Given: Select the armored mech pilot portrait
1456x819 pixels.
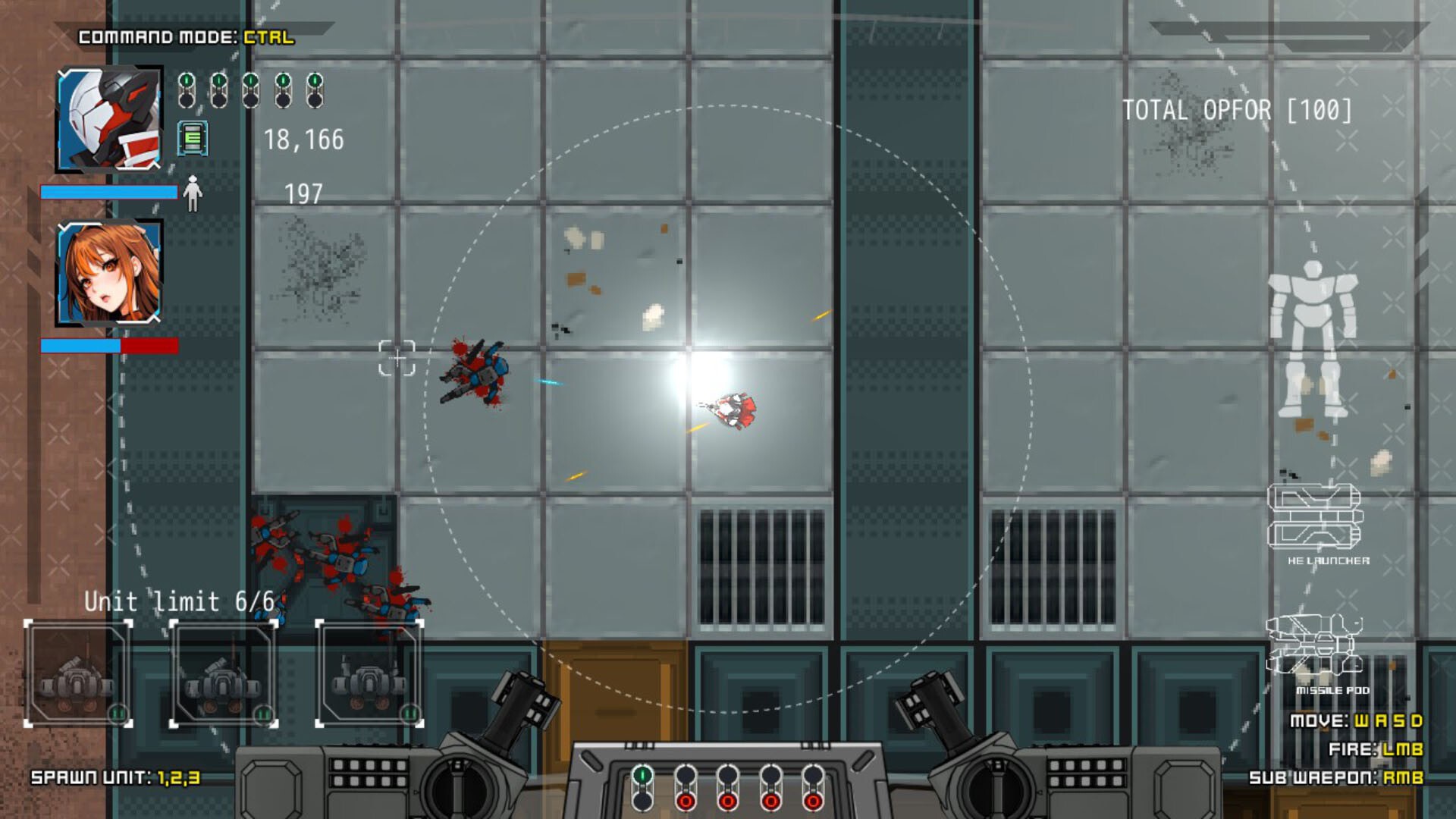Looking at the screenshot, I should [x=110, y=119].
